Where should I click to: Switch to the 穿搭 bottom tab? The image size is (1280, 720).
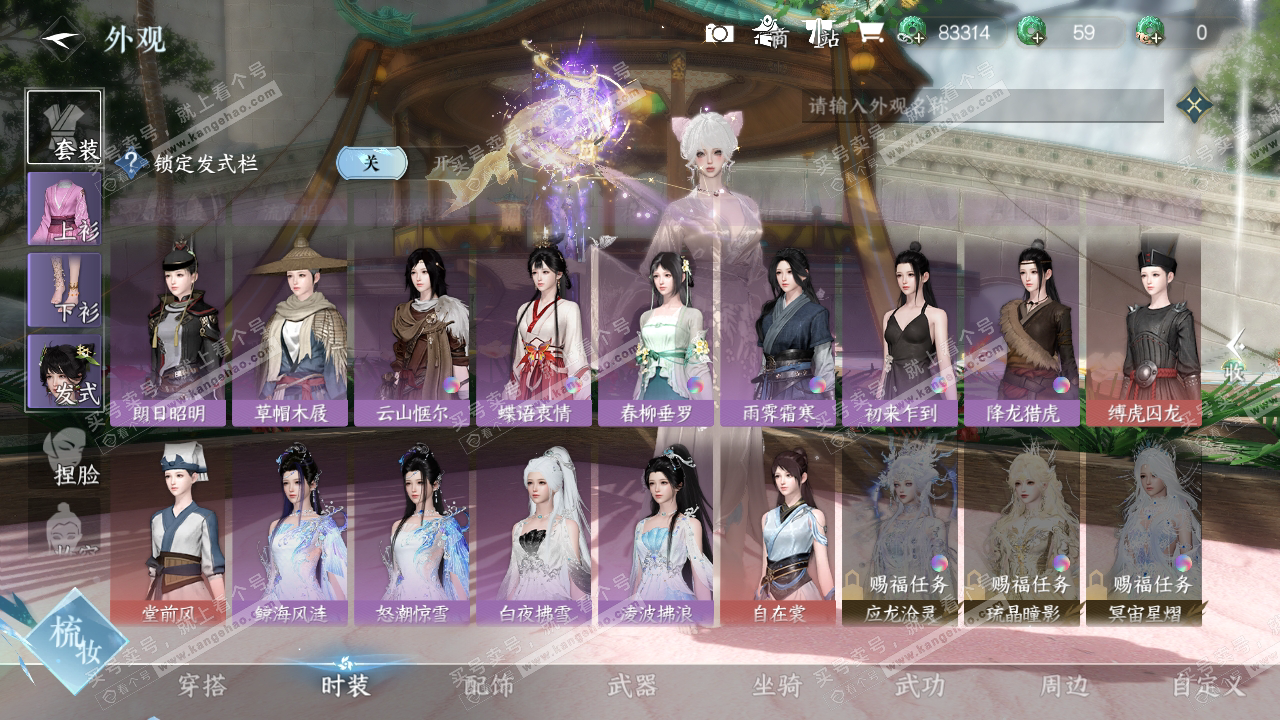coord(202,686)
